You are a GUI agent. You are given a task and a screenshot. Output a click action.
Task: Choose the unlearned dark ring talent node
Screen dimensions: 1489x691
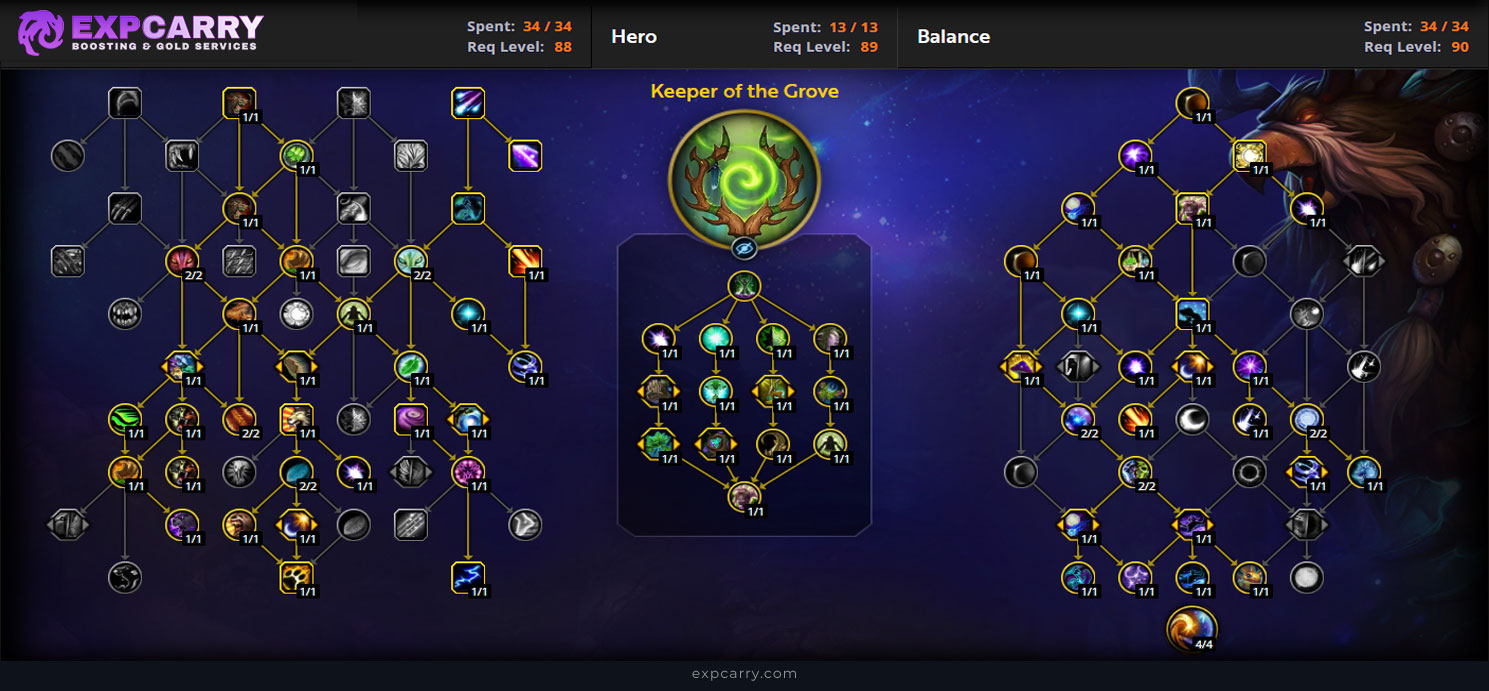1249,471
